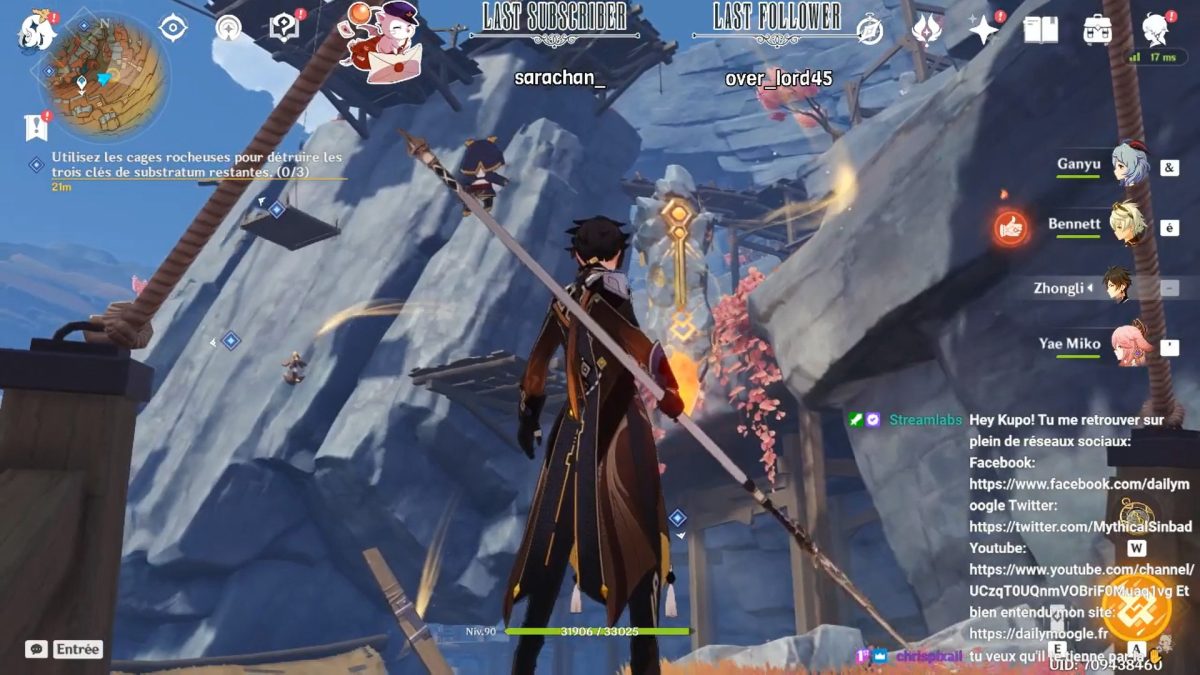This screenshot has height=675, width=1200.
Task: Open the events compass icon
Action: (x=869, y=31)
